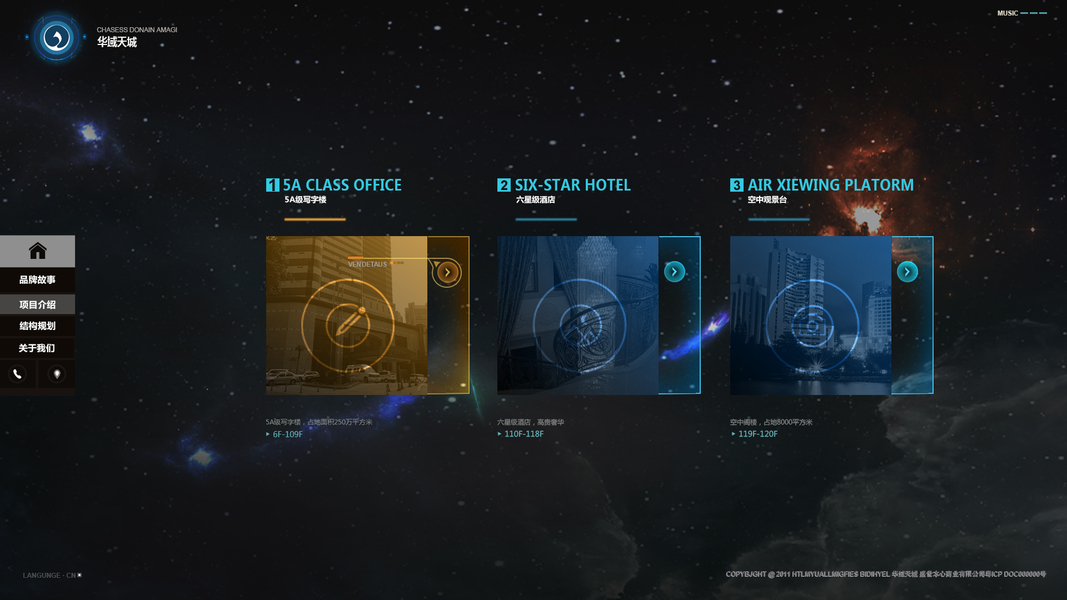1067x600 pixels.
Task: Click the circular site logo
Action: (56, 38)
